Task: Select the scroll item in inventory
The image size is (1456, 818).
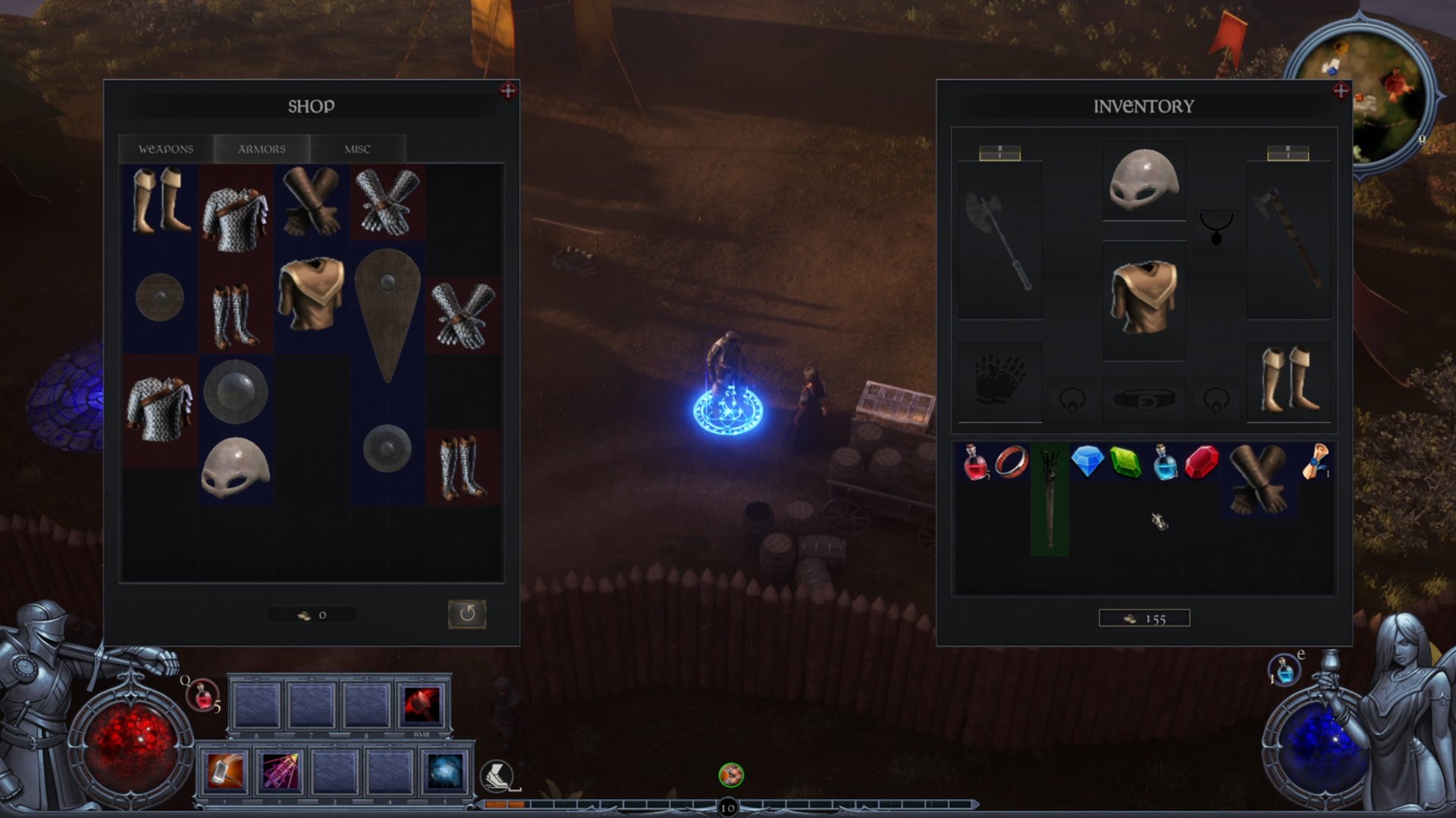Action: tap(1316, 462)
